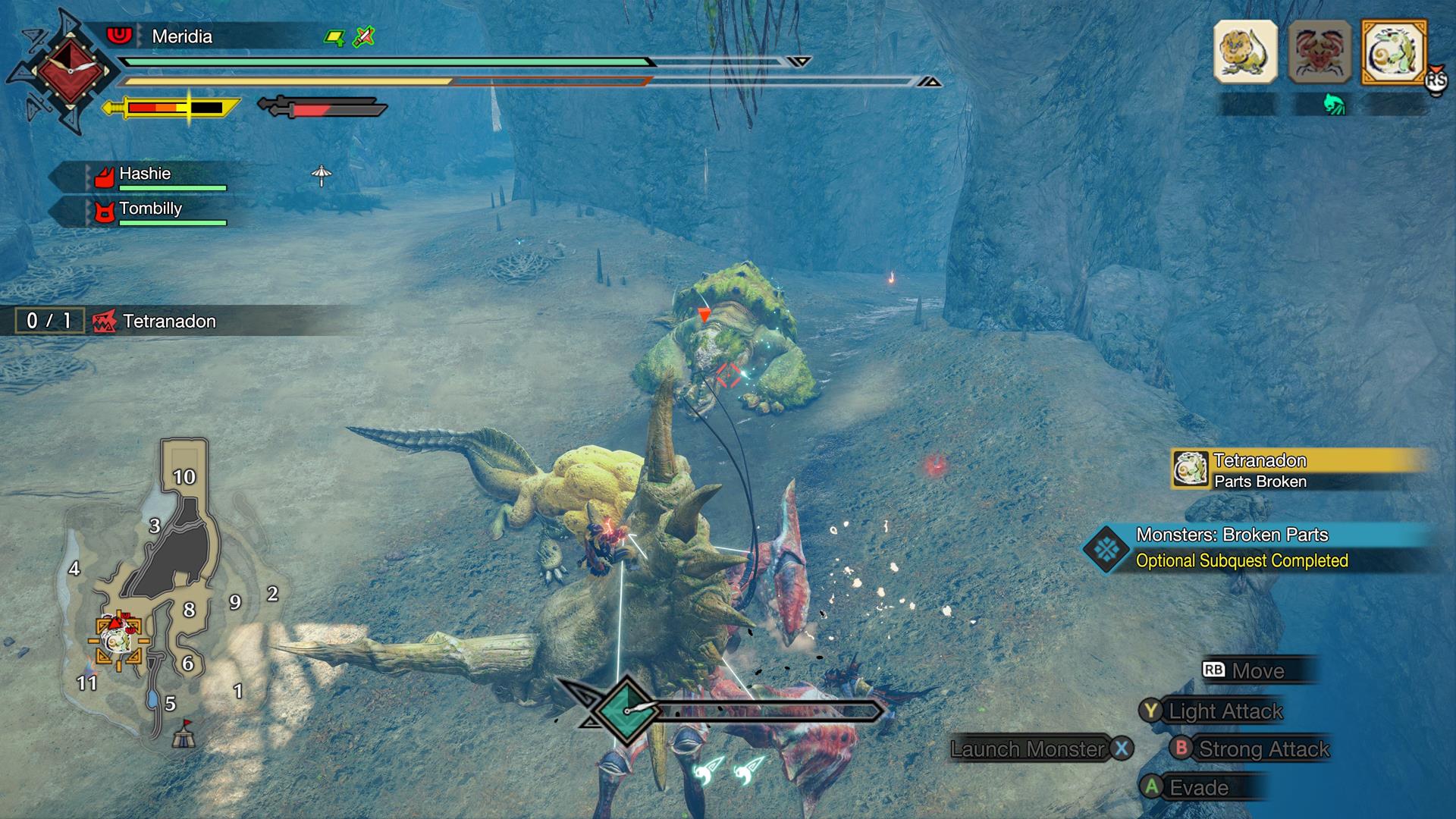The width and height of the screenshot is (1456, 819).
Task: Click the Tetranadon target marker on minimap
Action: point(119,642)
